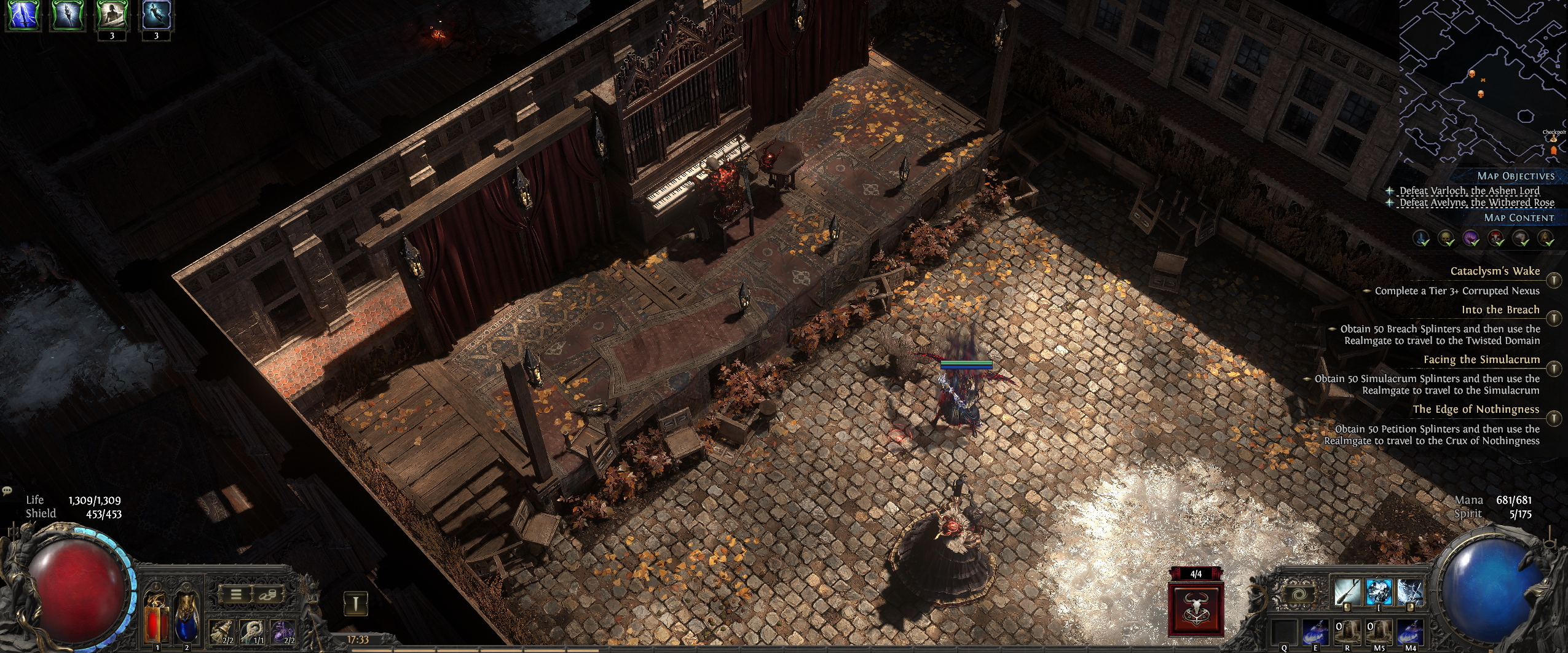Activate the glowing blue framed skill
The height and width of the screenshot is (653, 1568).
pos(1379,592)
